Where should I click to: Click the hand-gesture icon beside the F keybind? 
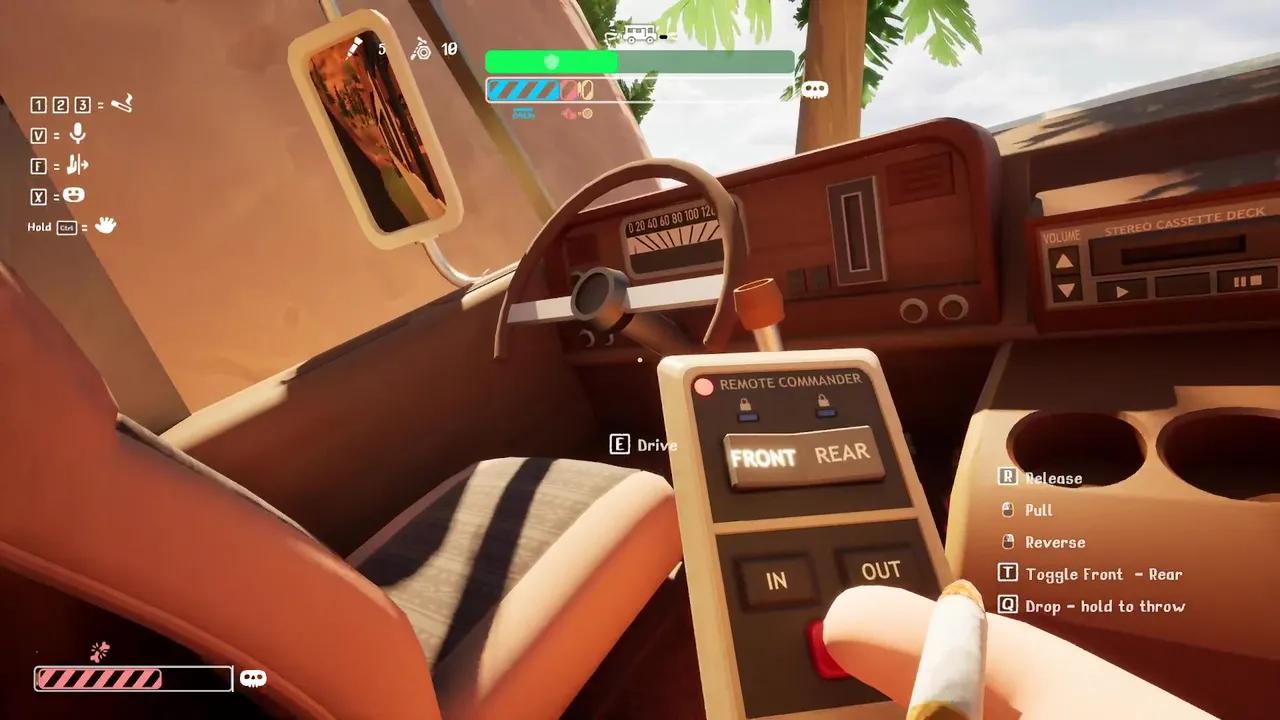tap(77, 166)
